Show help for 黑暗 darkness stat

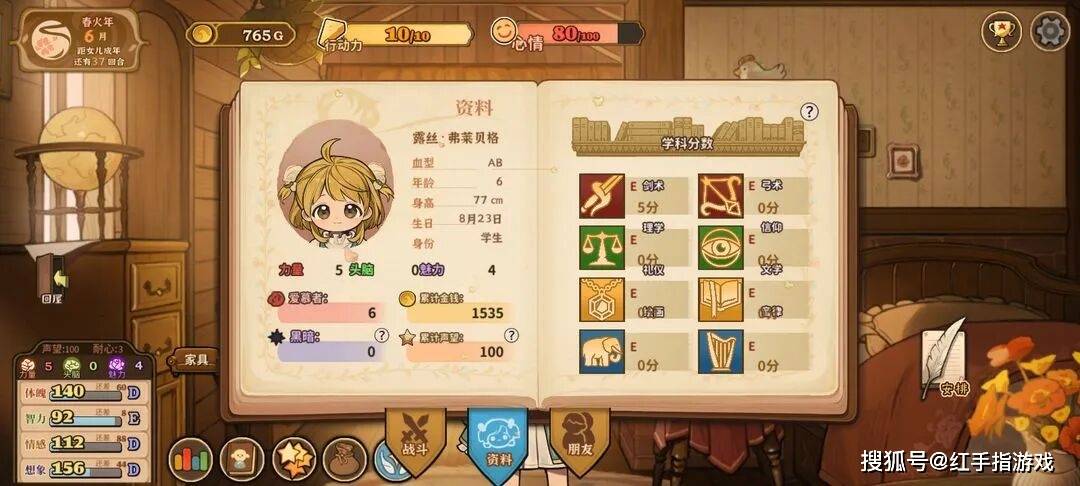point(381,335)
